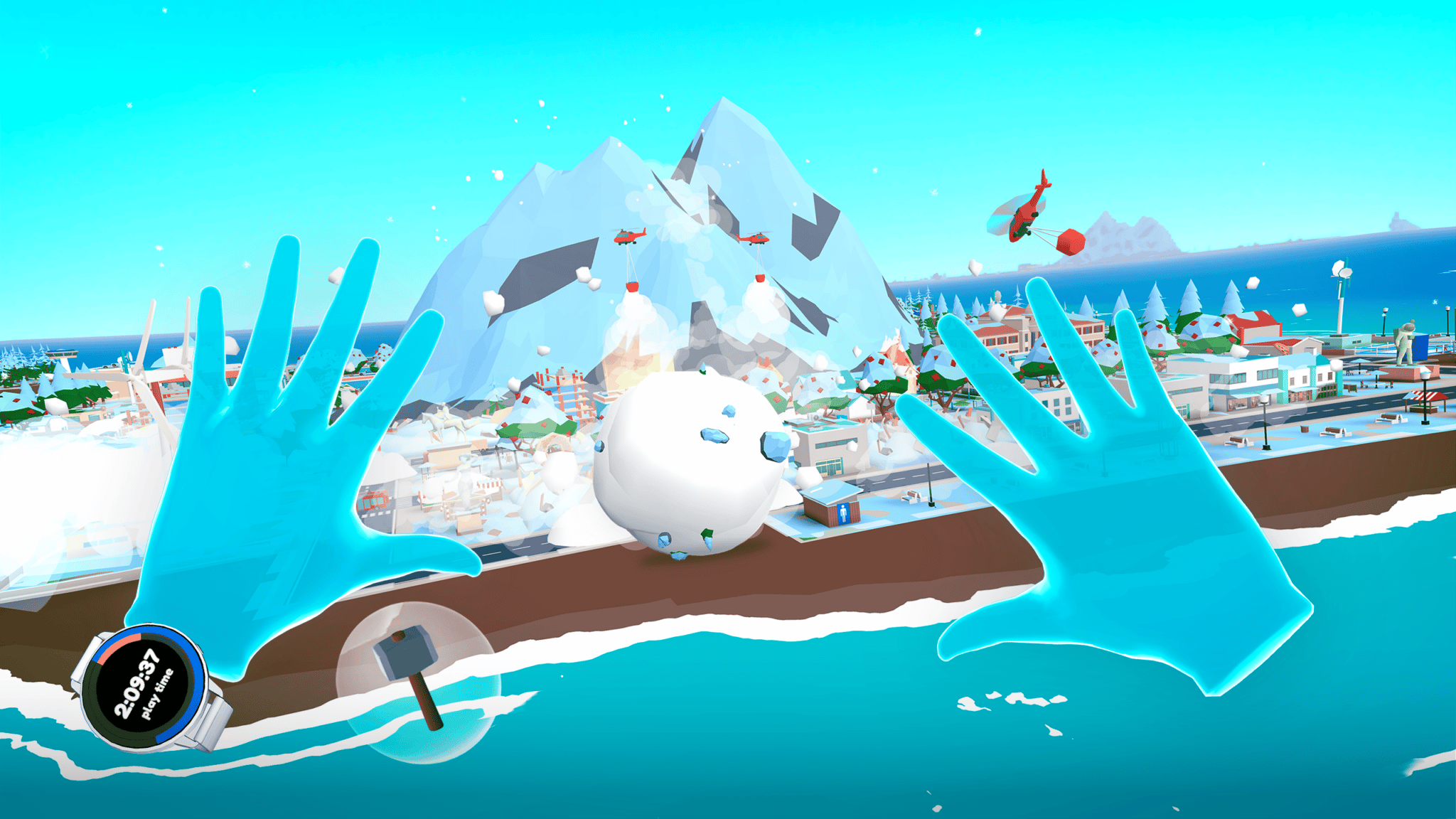The height and width of the screenshot is (819, 1456).
Task: Toggle the watch side button on its rim
Action: coord(200,649)
